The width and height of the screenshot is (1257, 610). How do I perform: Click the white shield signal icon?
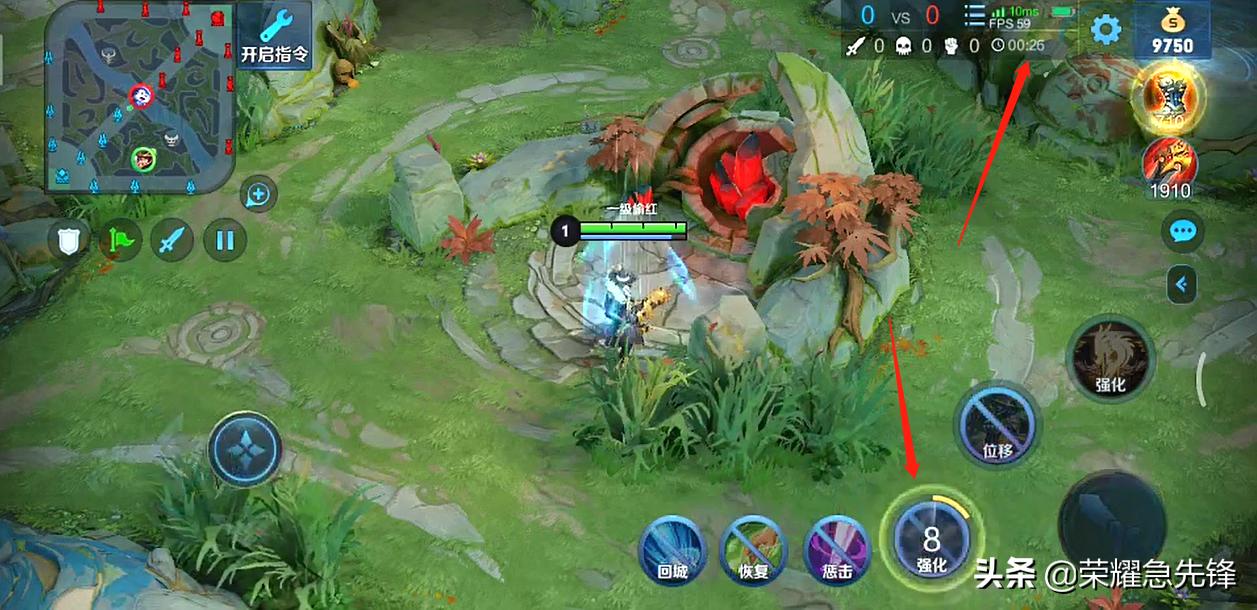click(69, 240)
